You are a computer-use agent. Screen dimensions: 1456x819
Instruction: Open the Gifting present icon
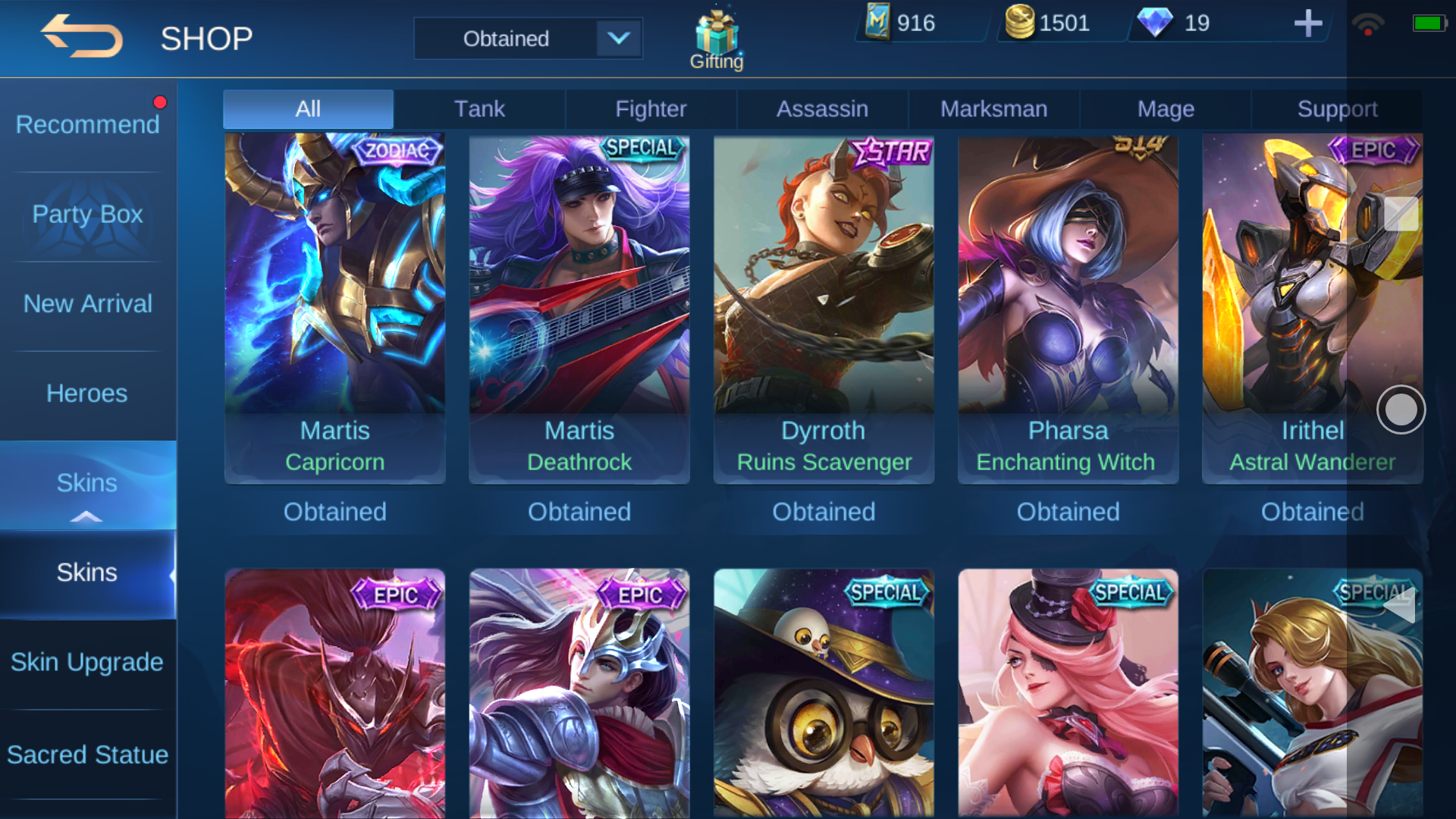click(717, 39)
